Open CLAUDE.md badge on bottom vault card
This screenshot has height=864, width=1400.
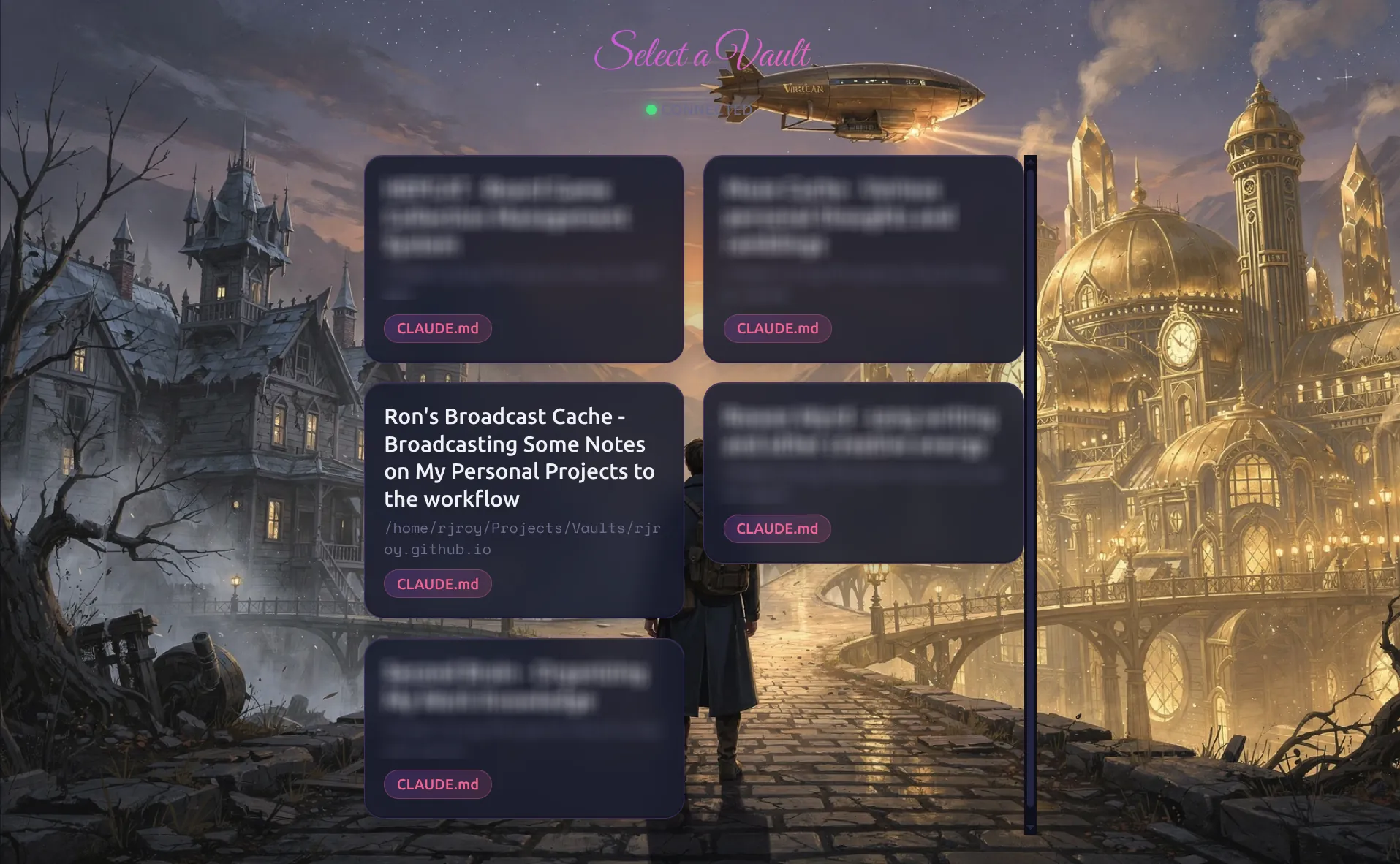point(437,784)
